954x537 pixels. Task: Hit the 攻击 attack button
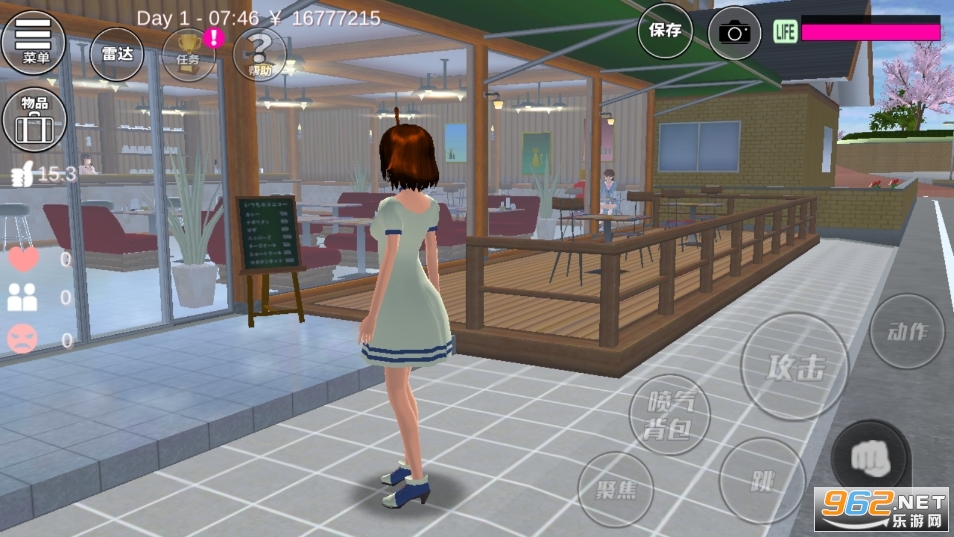click(795, 367)
